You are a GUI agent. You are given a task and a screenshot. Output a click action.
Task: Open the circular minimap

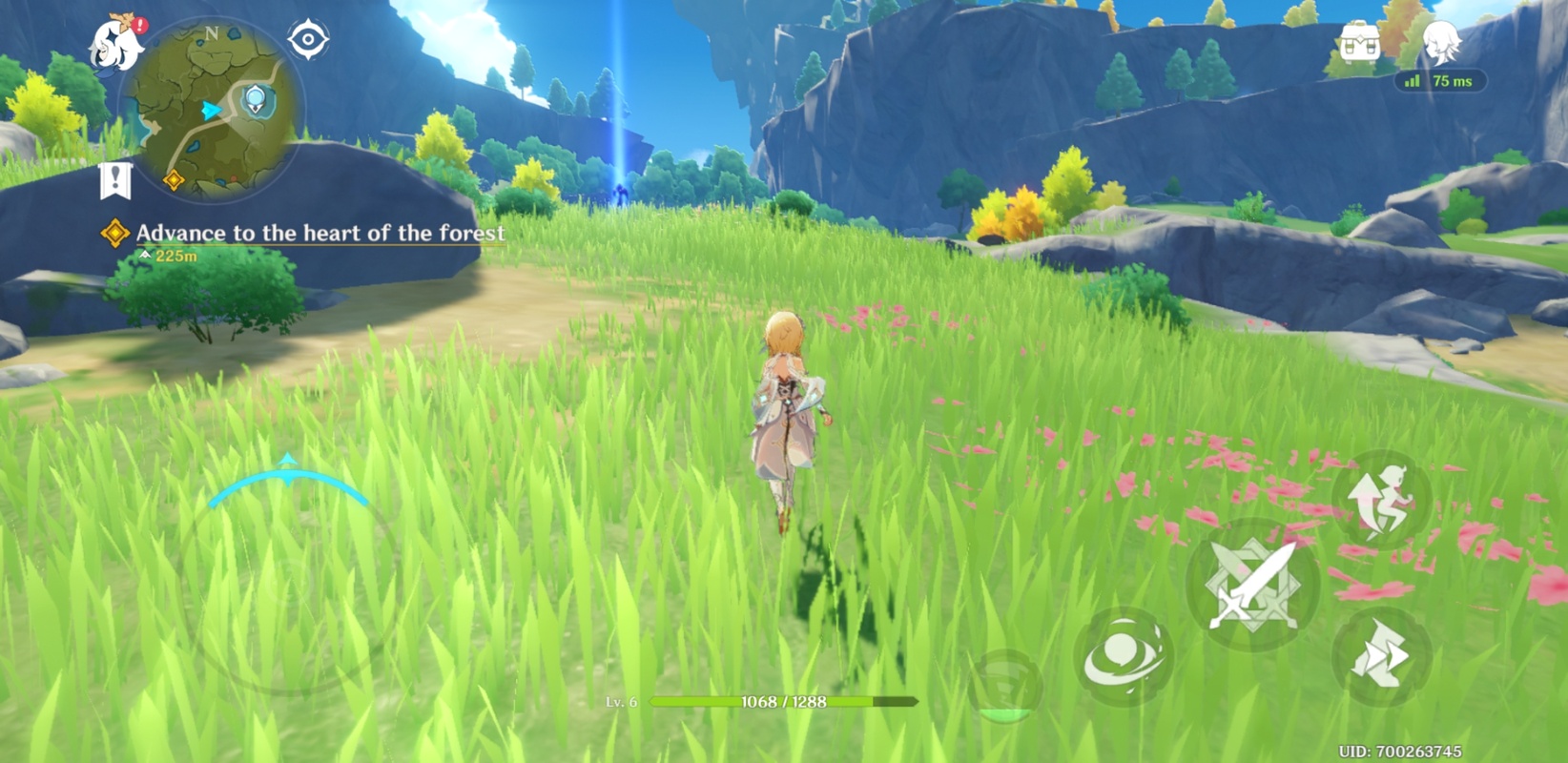[213, 110]
